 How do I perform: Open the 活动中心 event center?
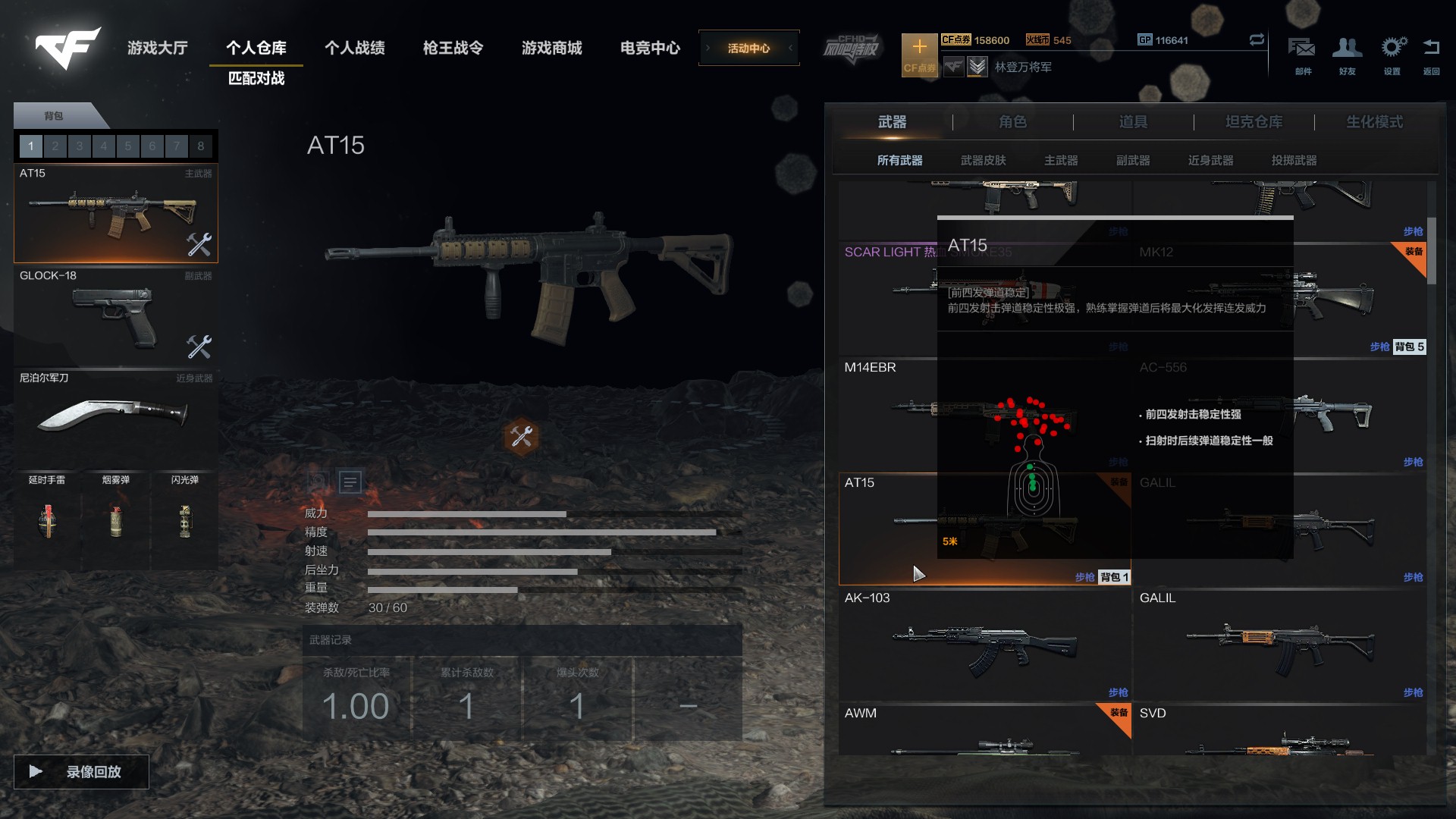pos(748,48)
